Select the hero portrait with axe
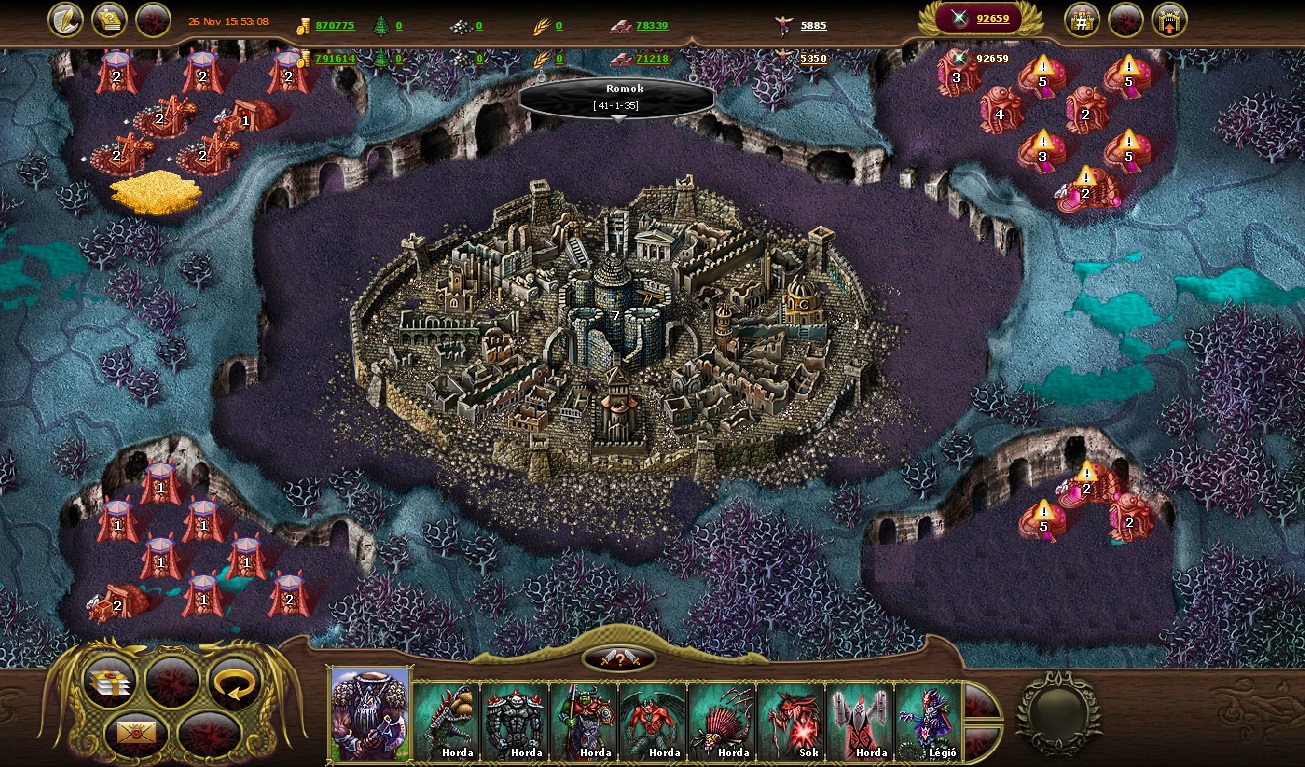 coord(370,714)
